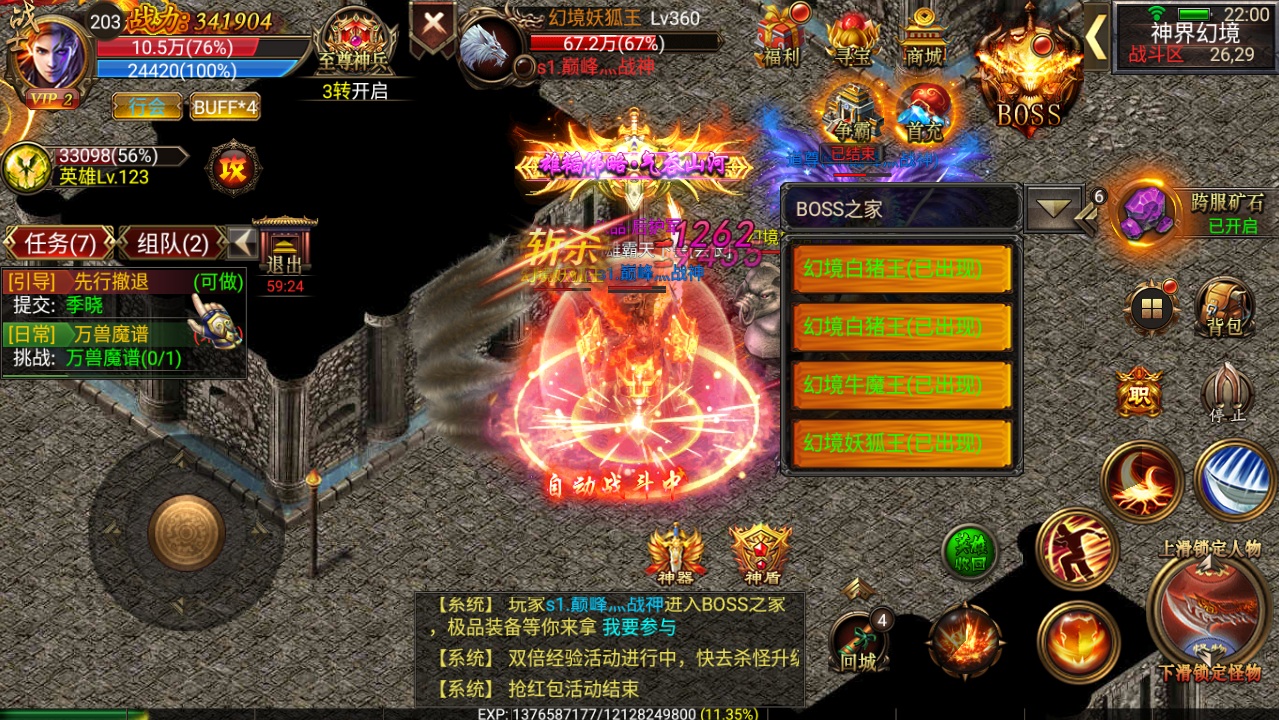Click the 退出 exit dungeon button
This screenshot has width=1279, height=720.
point(284,254)
